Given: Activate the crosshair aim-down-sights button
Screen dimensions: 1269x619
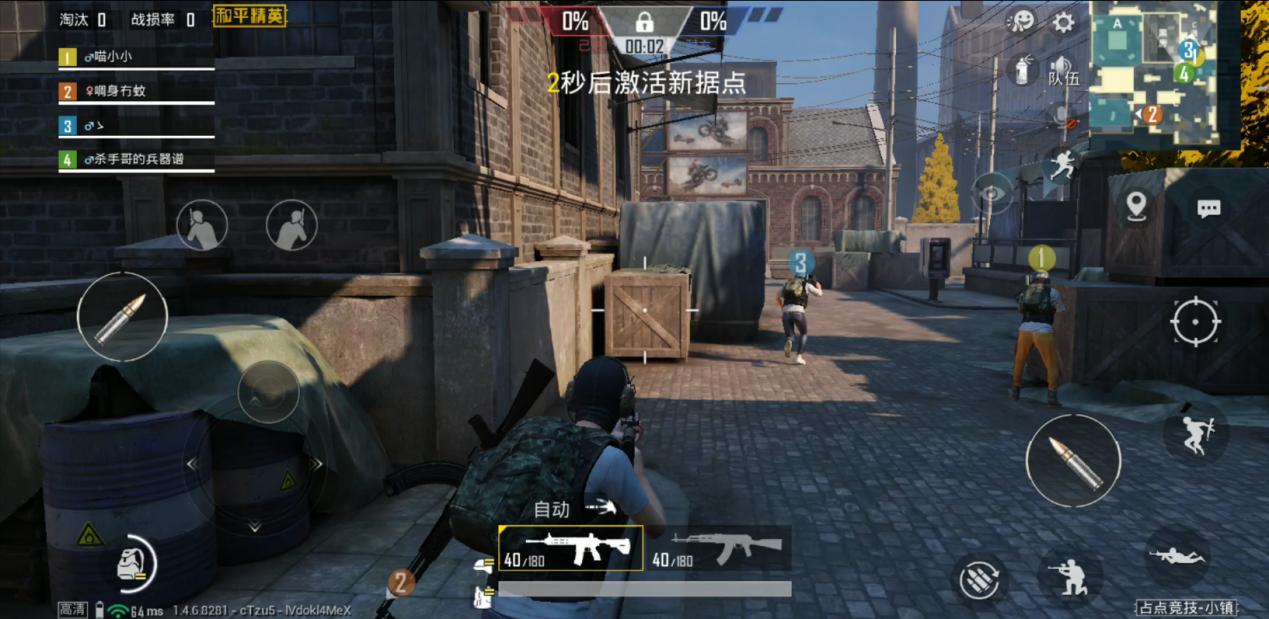Looking at the screenshot, I should (x=1196, y=323).
